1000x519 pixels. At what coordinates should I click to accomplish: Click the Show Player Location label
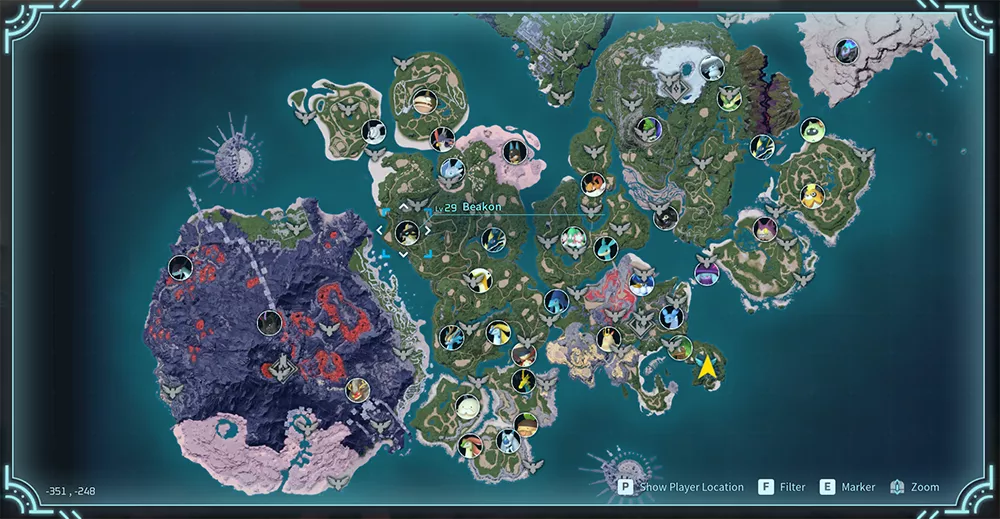(x=692, y=487)
